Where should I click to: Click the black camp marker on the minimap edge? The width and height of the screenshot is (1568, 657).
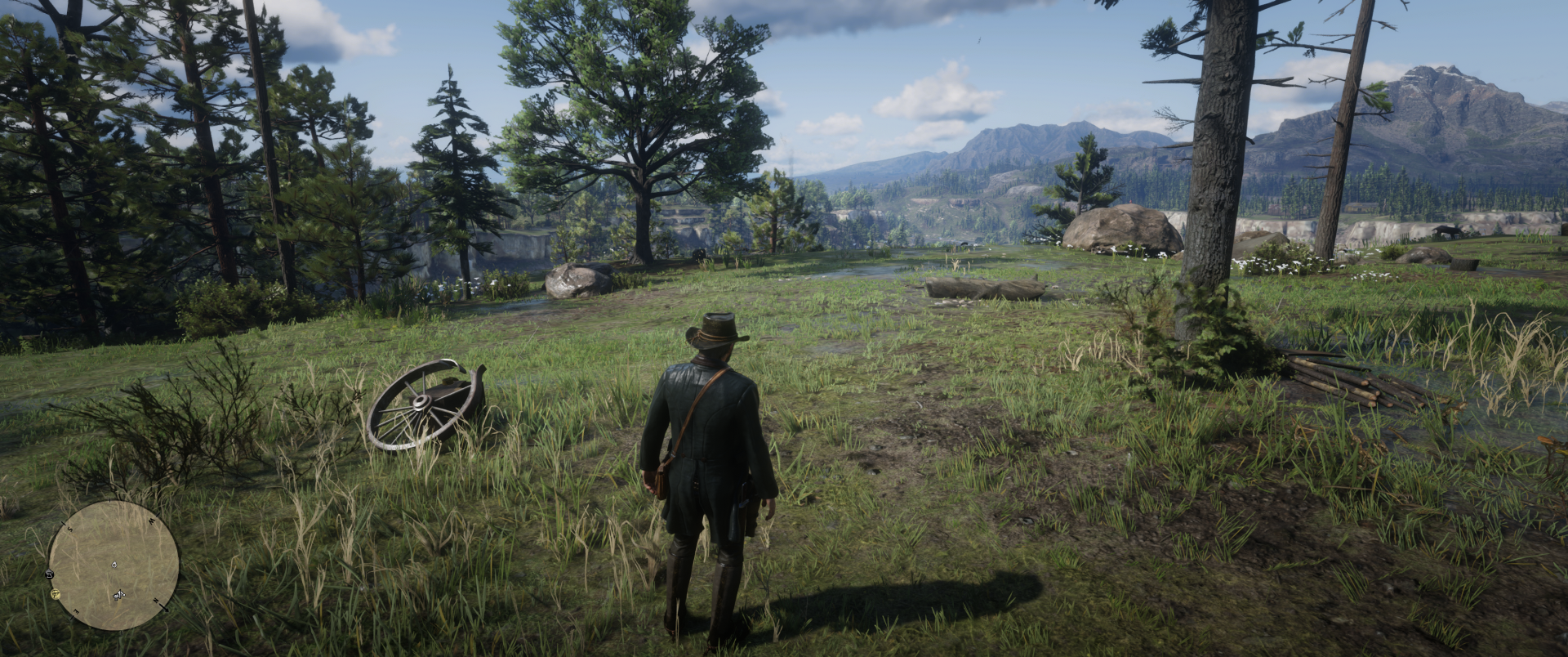point(51,574)
